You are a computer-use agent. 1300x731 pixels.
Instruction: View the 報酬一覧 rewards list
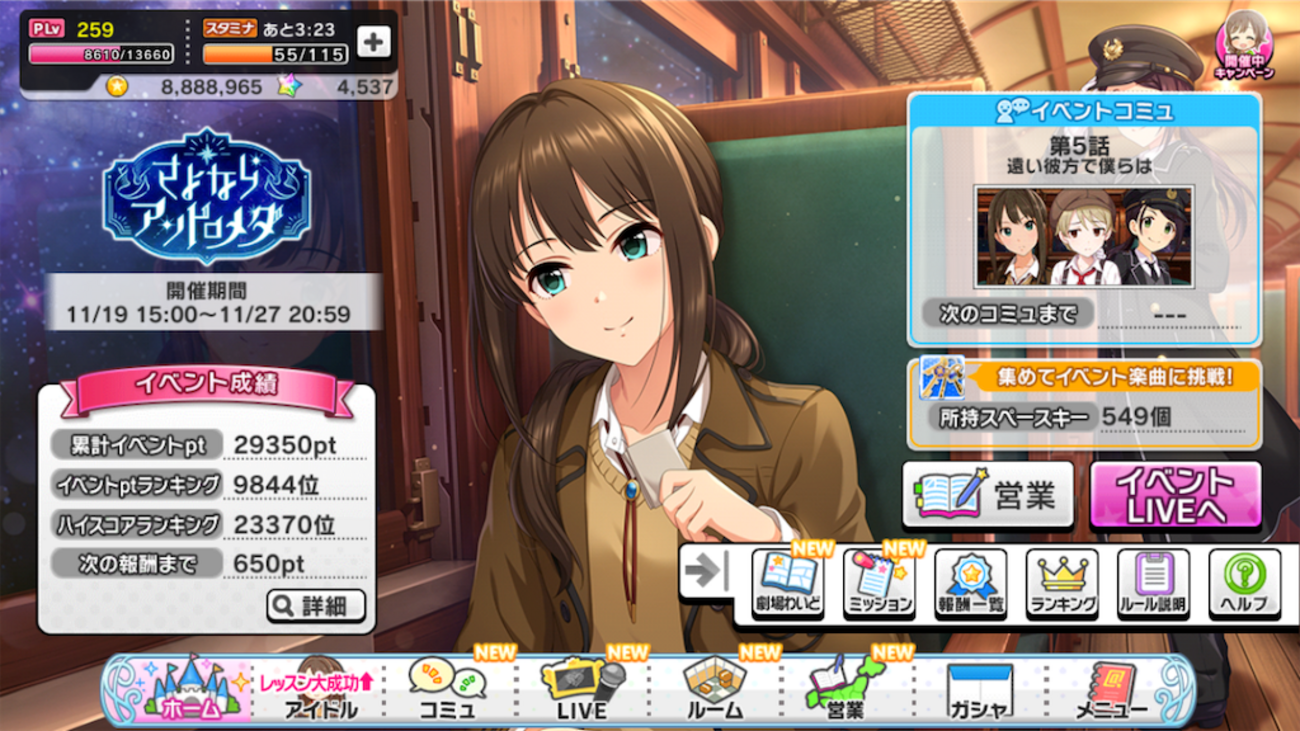pyautogui.click(x=970, y=583)
